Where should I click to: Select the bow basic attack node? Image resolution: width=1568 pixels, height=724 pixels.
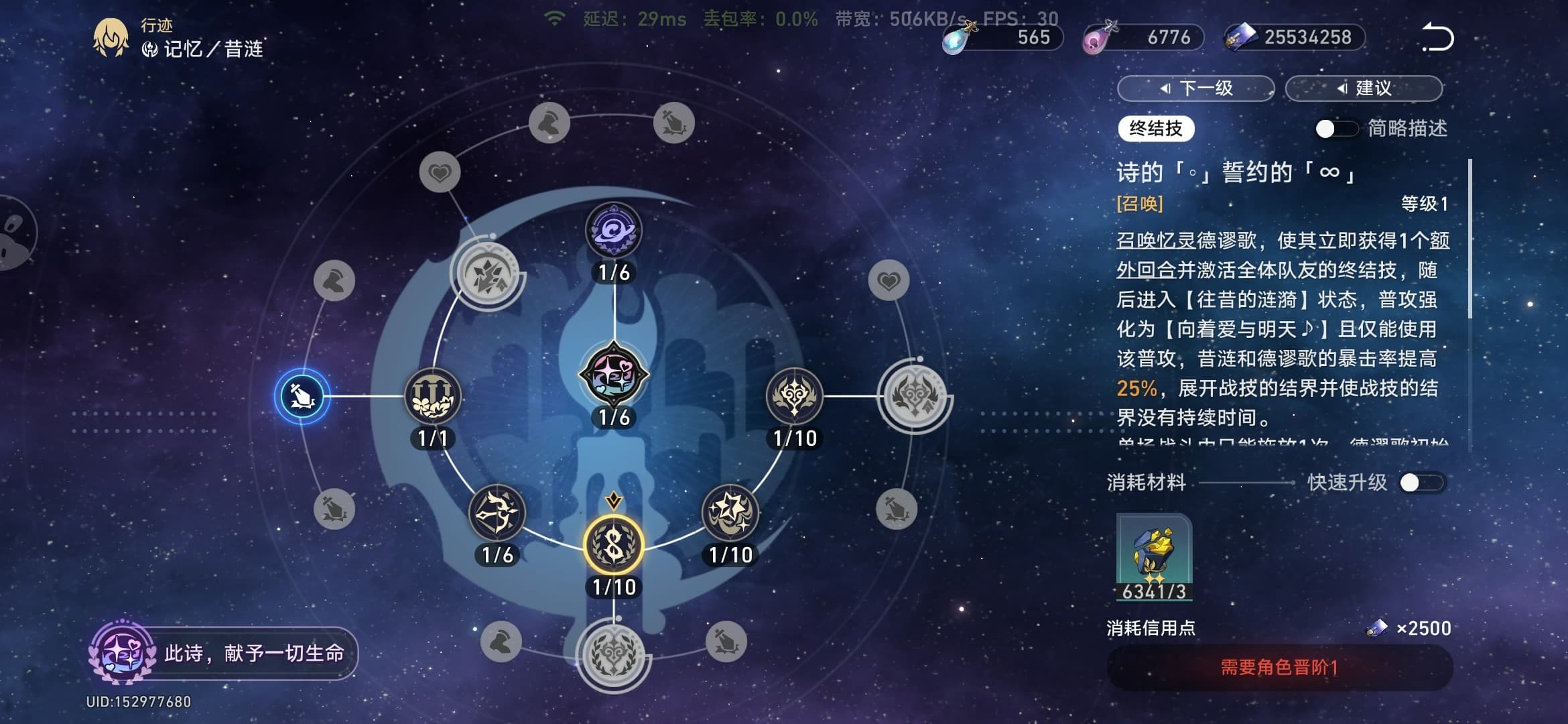(x=497, y=514)
